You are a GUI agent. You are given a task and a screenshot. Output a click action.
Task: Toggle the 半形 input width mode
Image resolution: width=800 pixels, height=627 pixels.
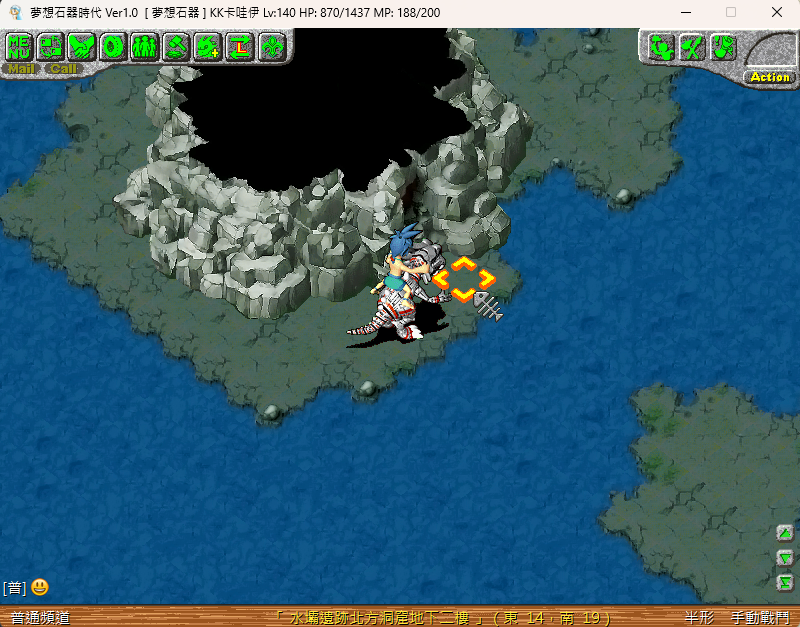click(699, 618)
